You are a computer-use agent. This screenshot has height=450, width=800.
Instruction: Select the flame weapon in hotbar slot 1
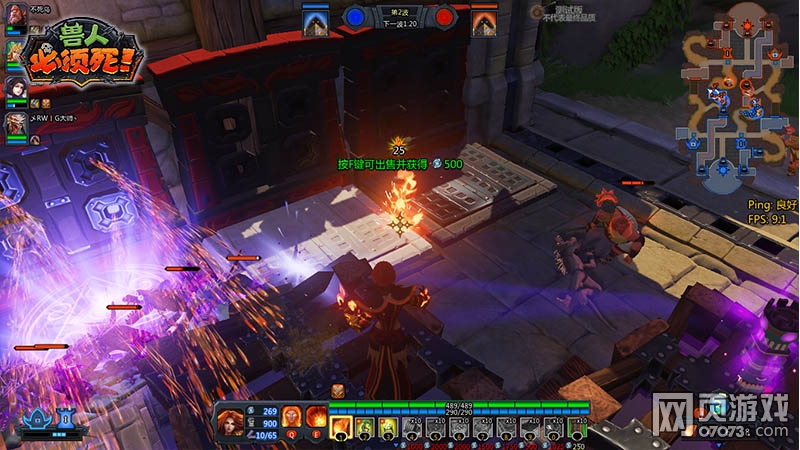pos(340,428)
